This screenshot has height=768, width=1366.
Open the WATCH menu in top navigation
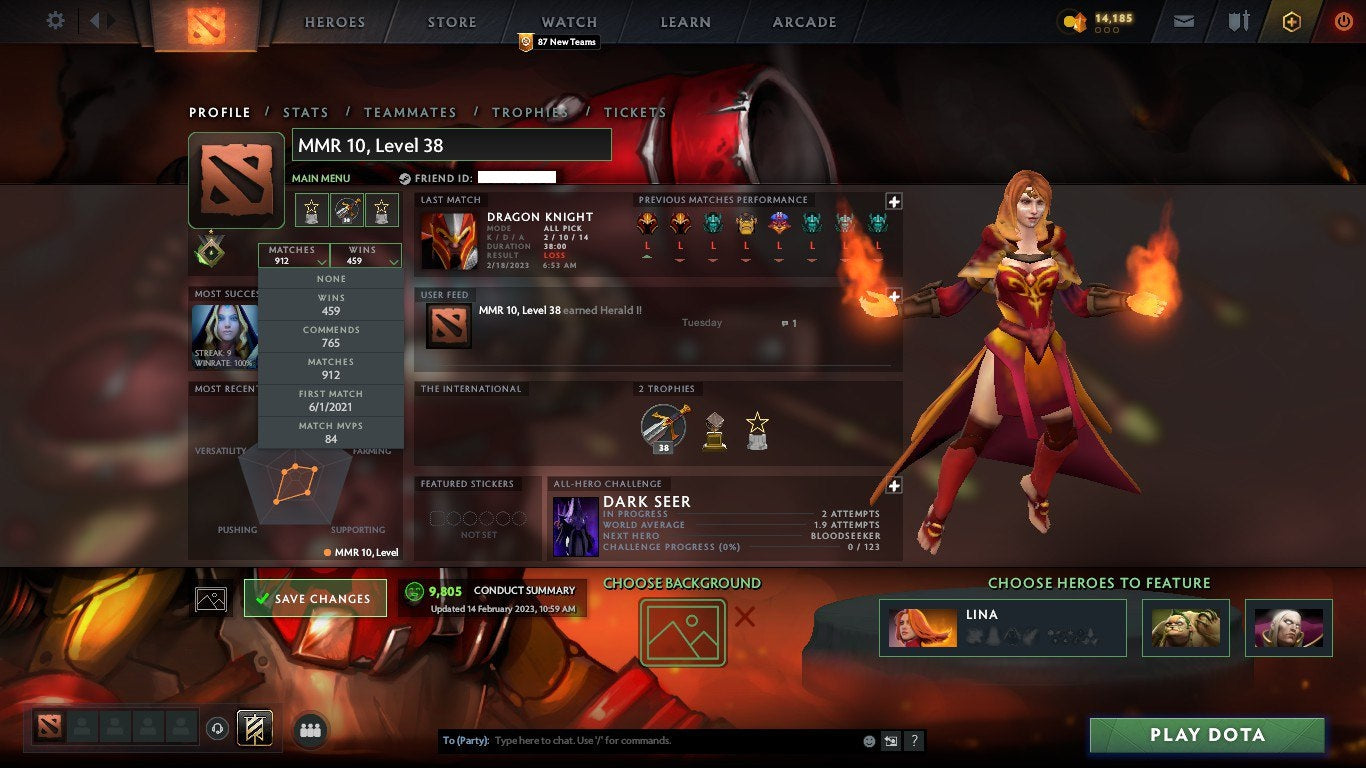[568, 21]
